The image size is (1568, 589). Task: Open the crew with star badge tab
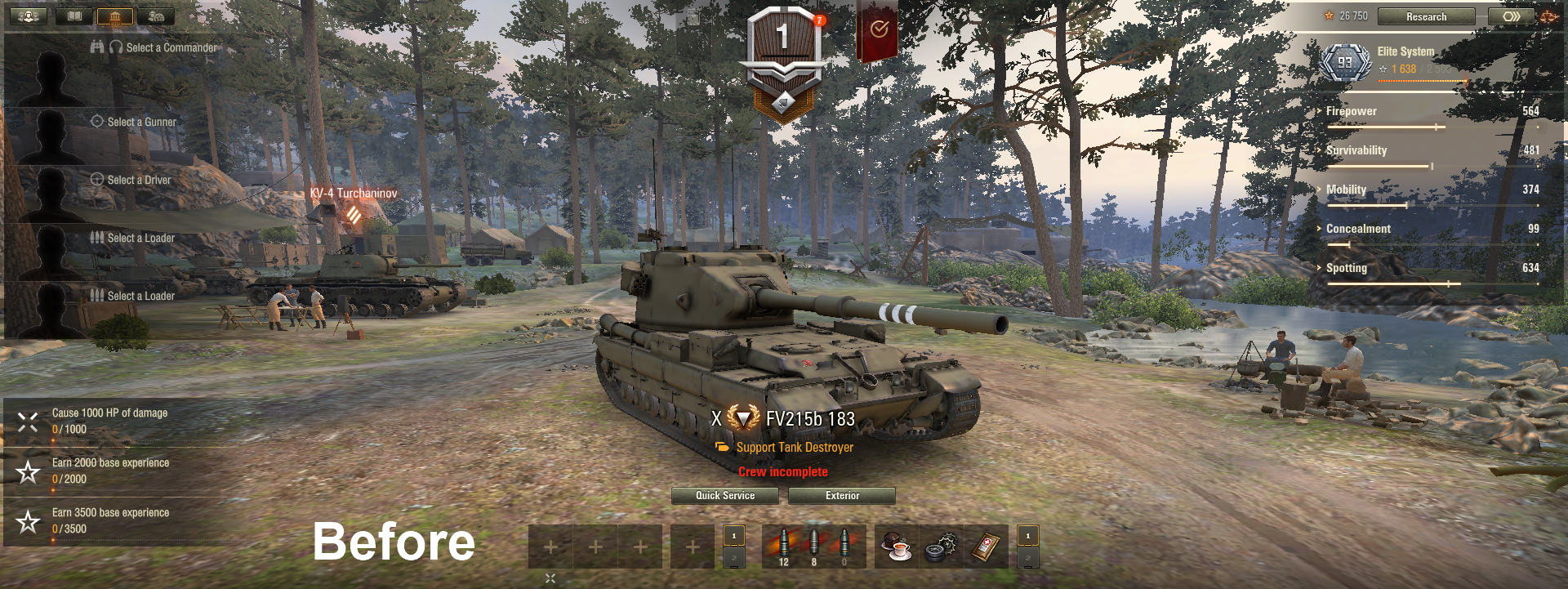[156, 16]
